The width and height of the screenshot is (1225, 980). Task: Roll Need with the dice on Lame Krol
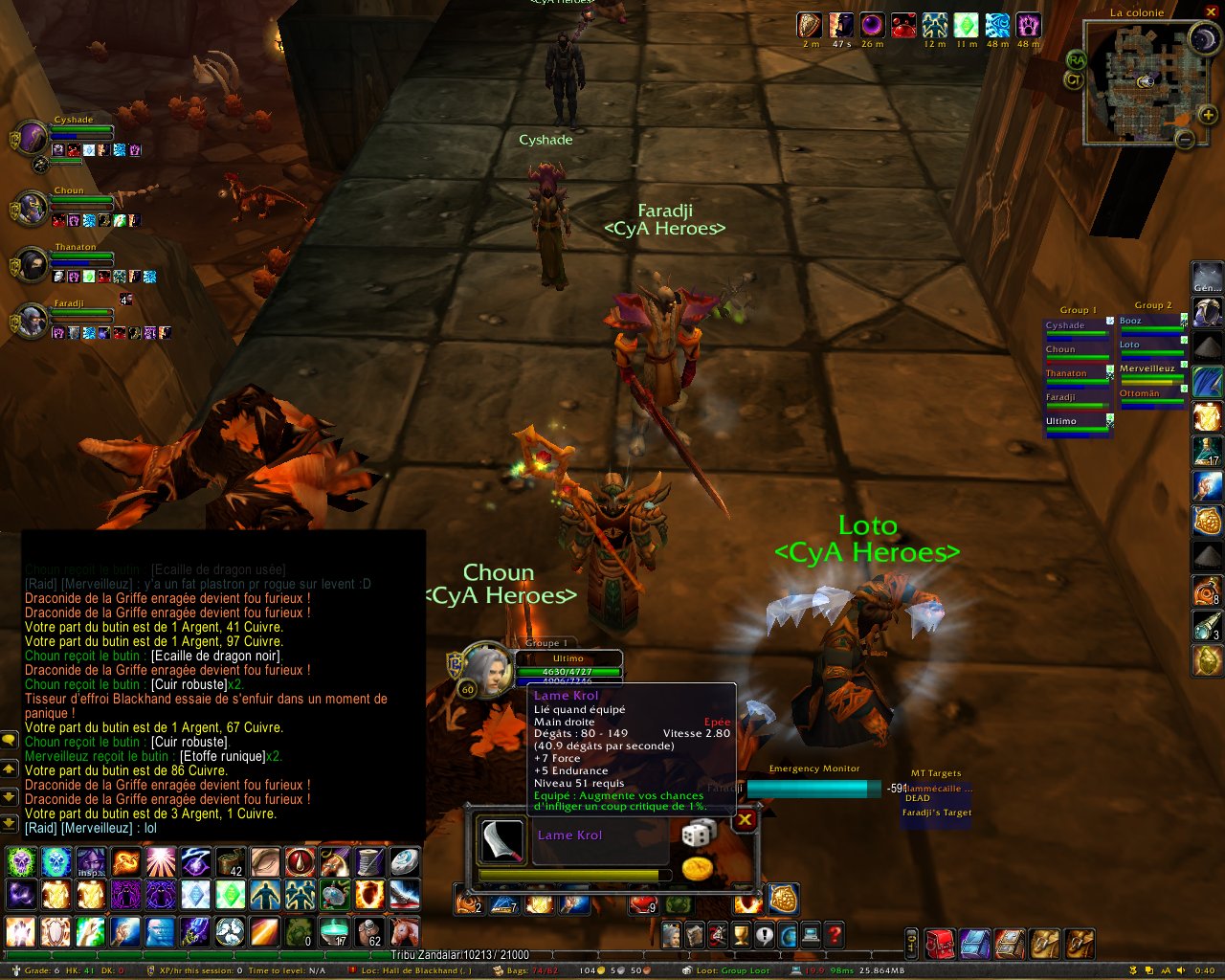click(698, 834)
